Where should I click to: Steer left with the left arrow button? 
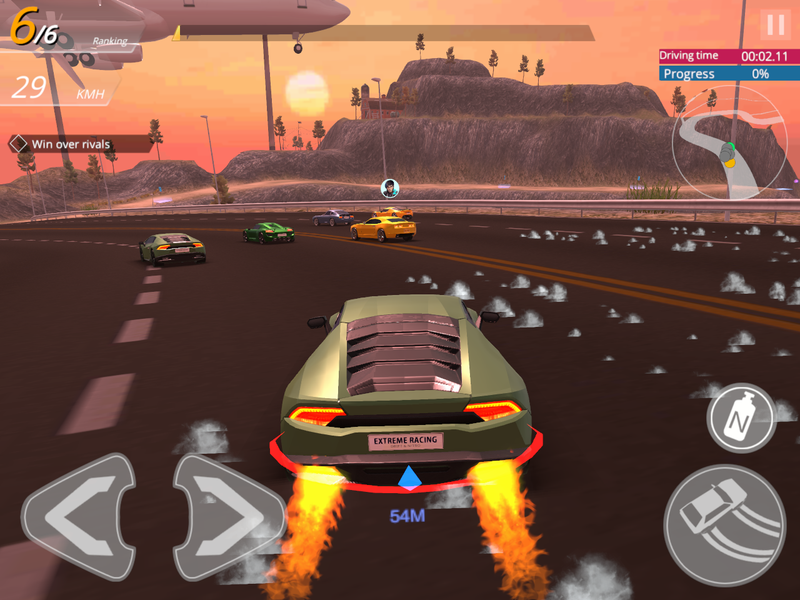pyautogui.click(x=78, y=517)
